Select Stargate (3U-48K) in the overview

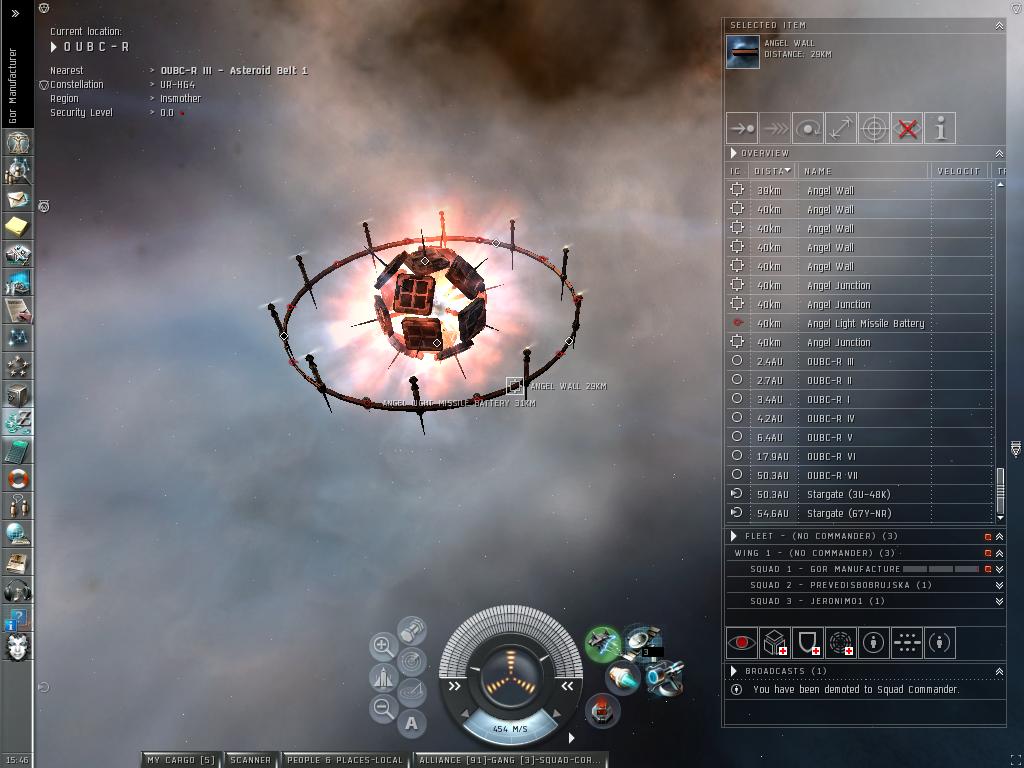[x=848, y=494]
